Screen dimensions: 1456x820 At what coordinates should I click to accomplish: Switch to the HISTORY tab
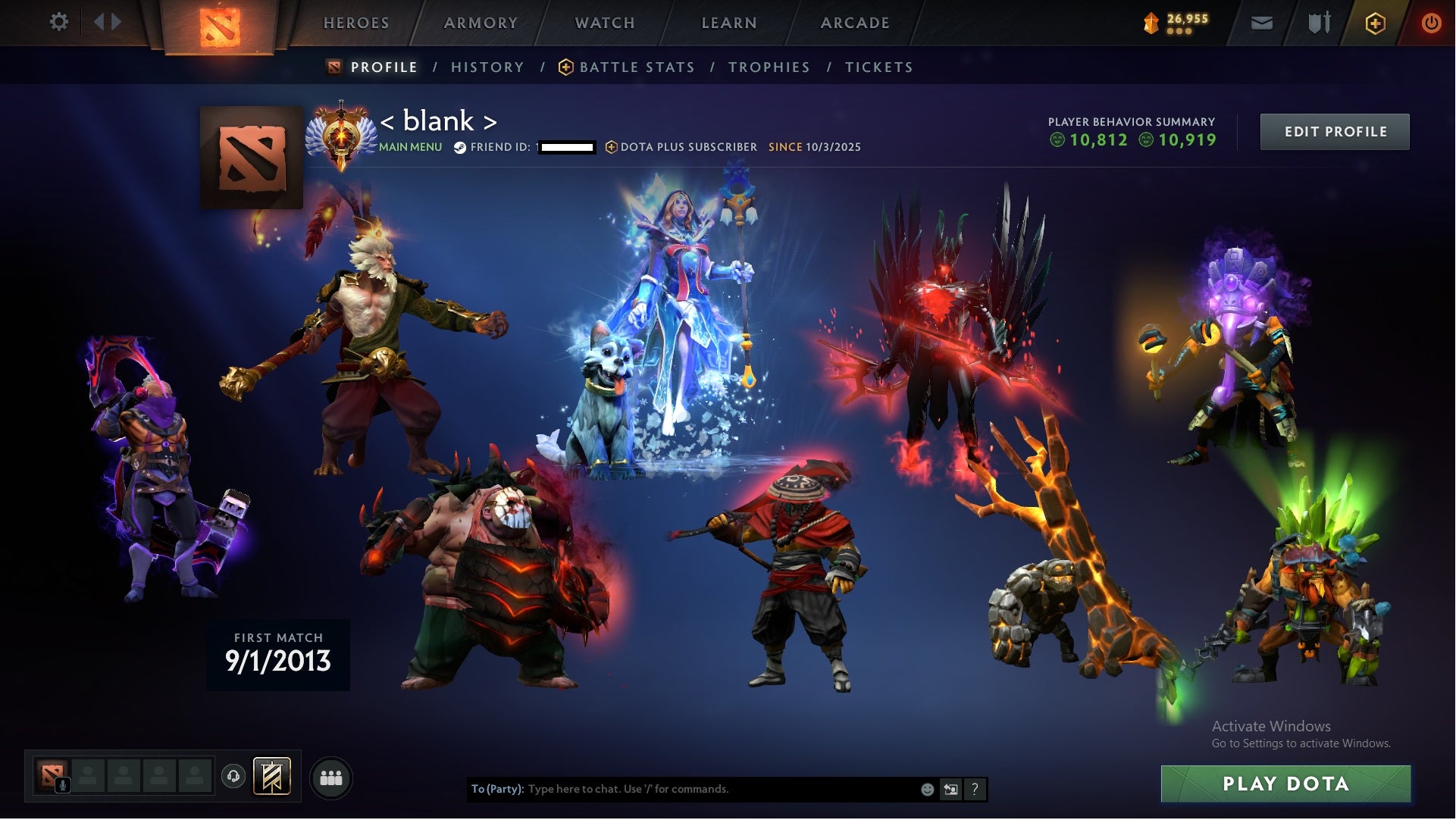pyautogui.click(x=487, y=67)
